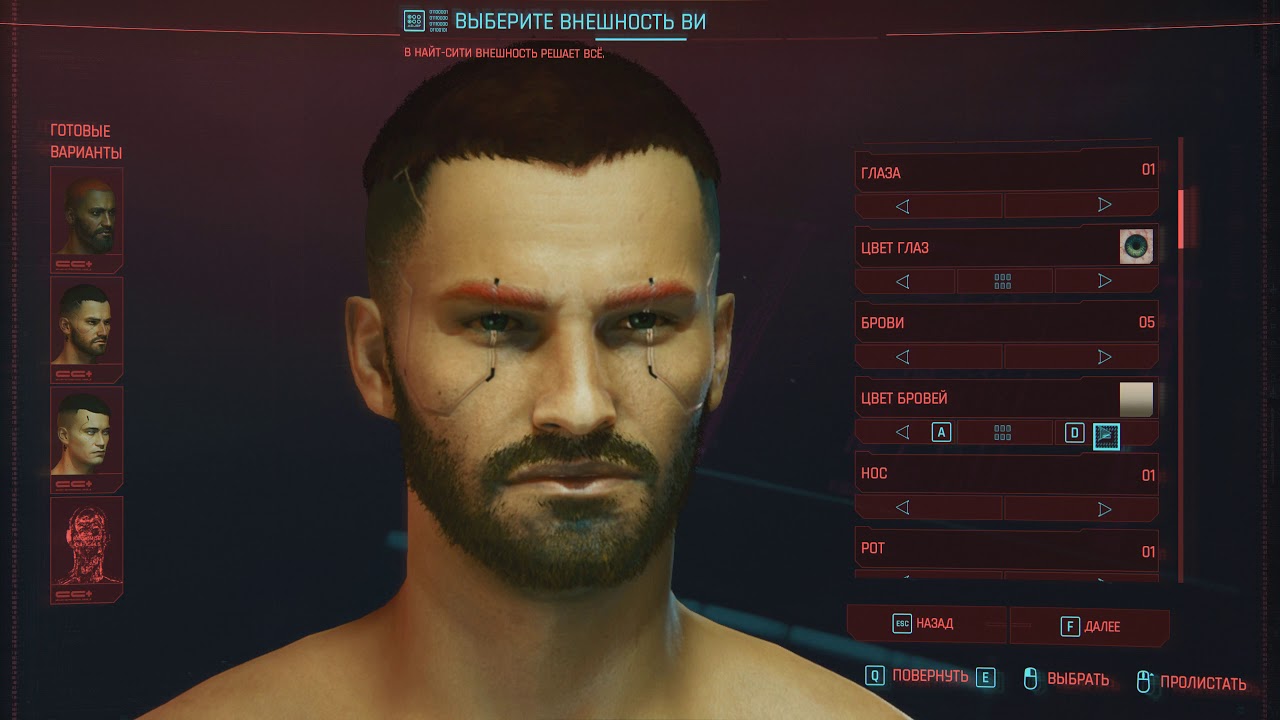
Task: Select the red wireframe randomize preset
Action: click(x=87, y=548)
